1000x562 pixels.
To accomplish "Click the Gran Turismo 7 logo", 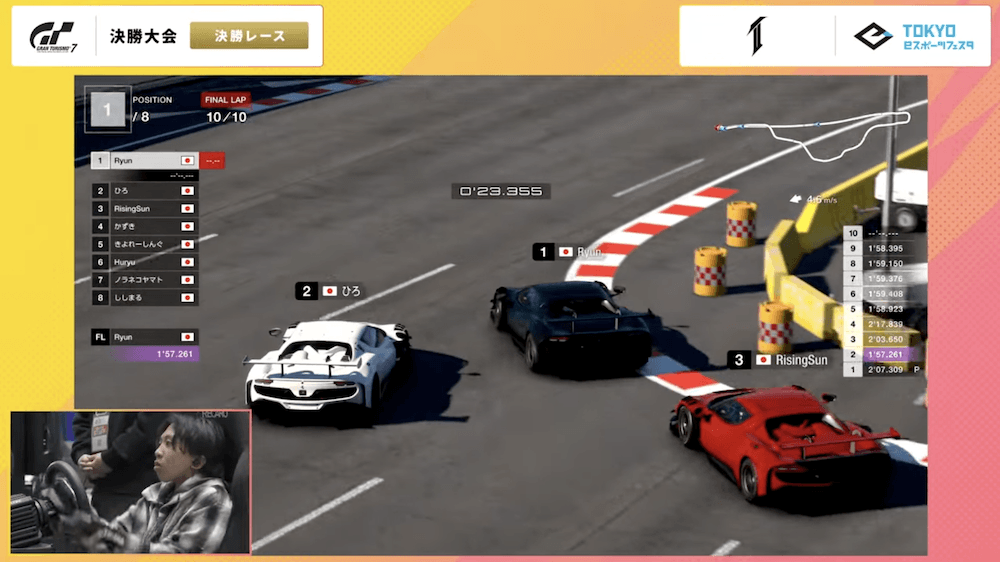I will [x=54, y=36].
